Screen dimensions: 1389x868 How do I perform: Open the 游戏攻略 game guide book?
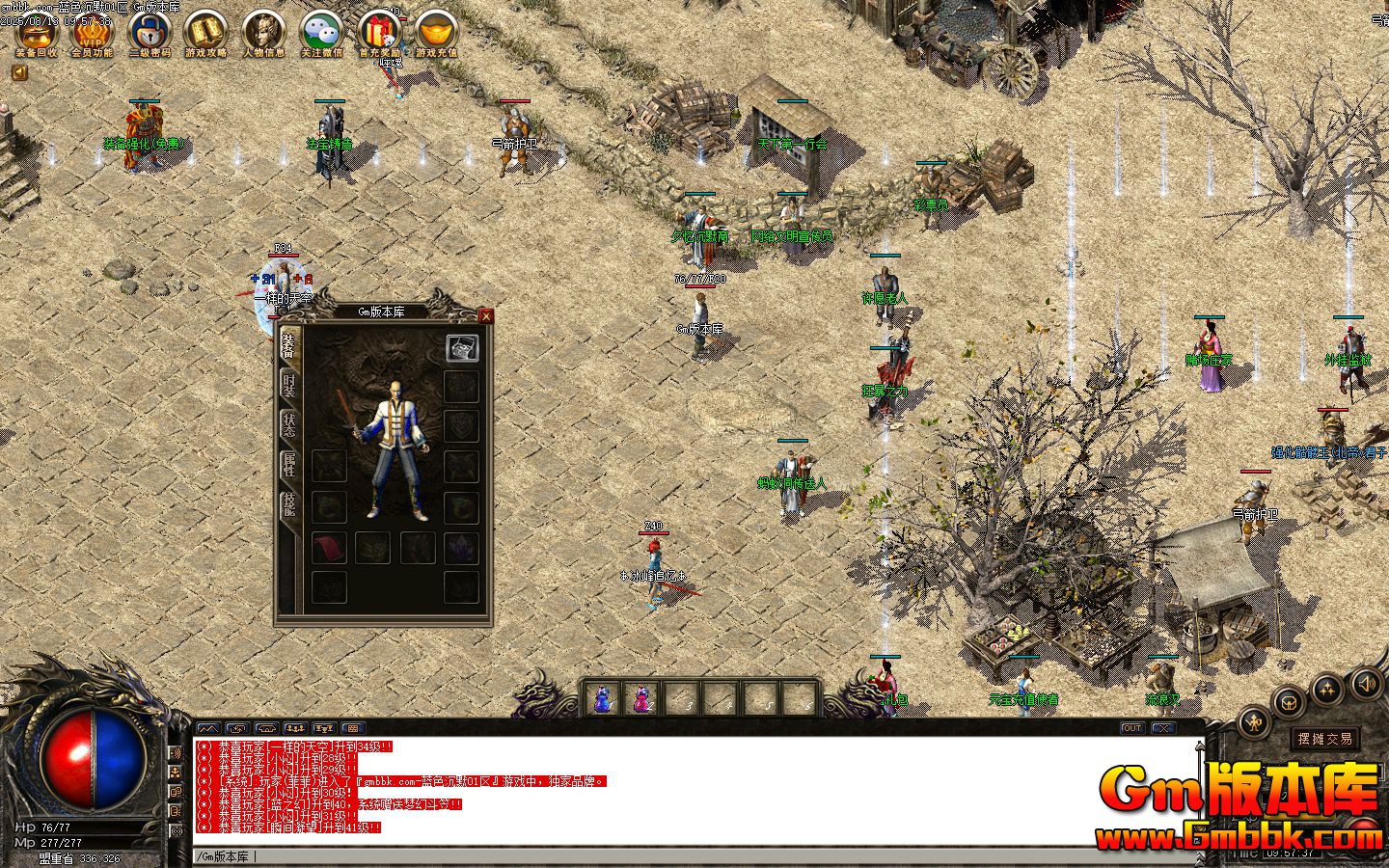click(205, 32)
